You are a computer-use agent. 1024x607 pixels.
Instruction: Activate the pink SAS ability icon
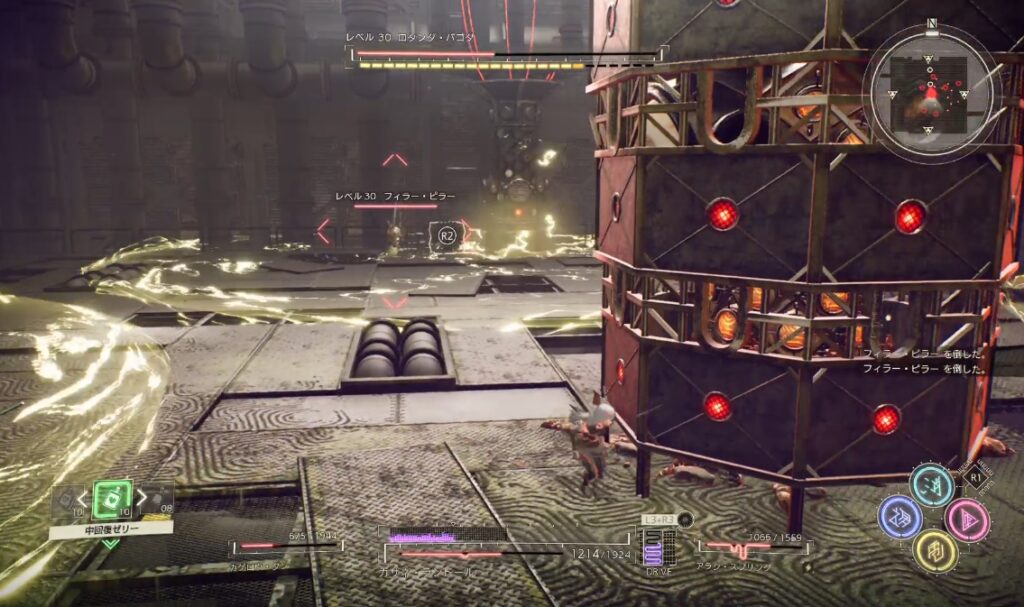coord(967,520)
